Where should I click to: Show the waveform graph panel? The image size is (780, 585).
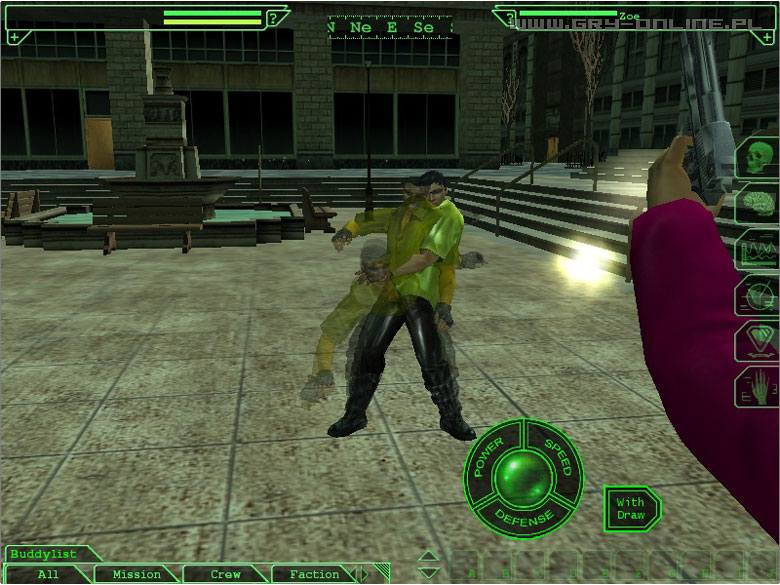(x=757, y=249)
